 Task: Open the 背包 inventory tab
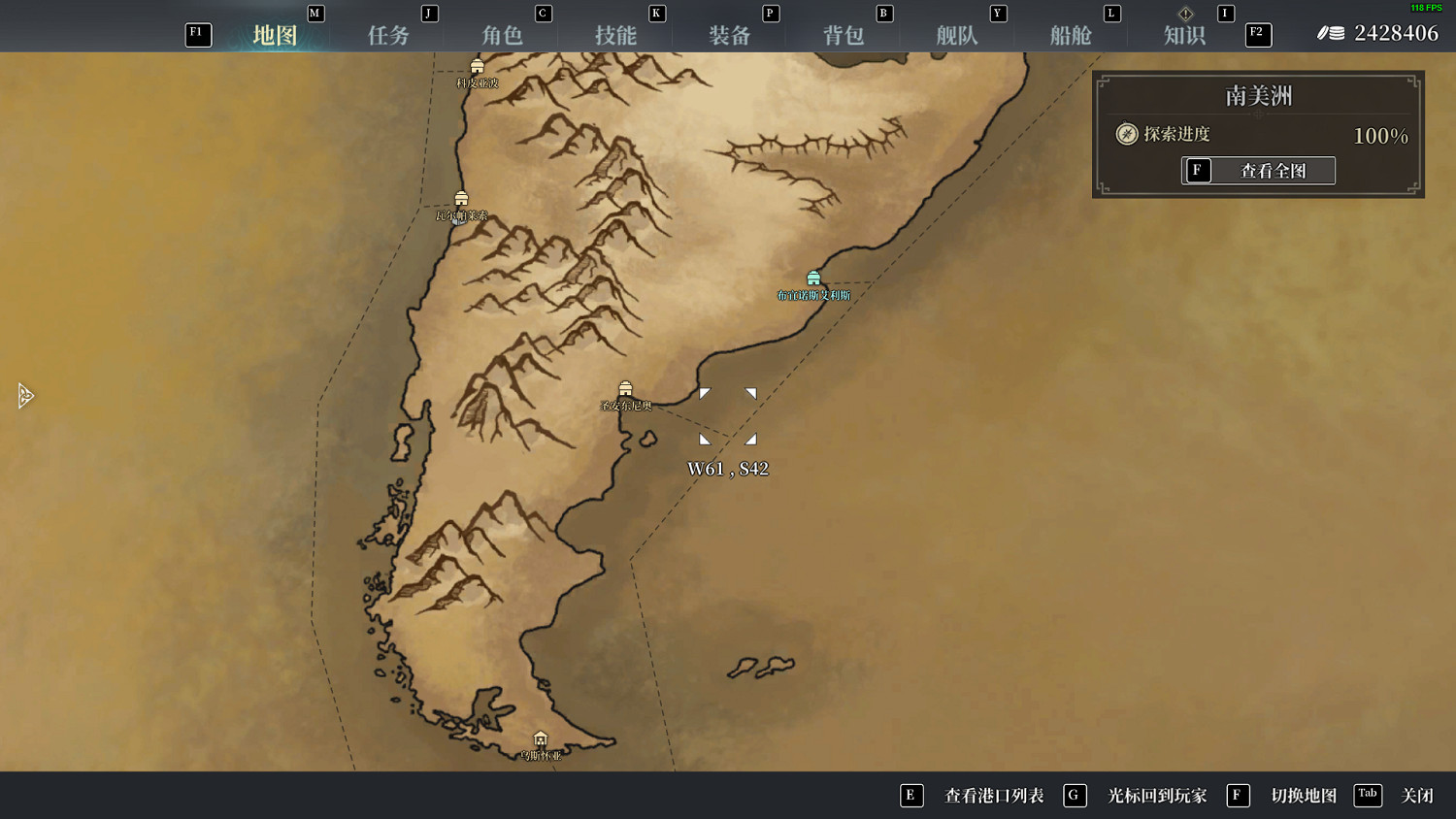tap(844, 34)
